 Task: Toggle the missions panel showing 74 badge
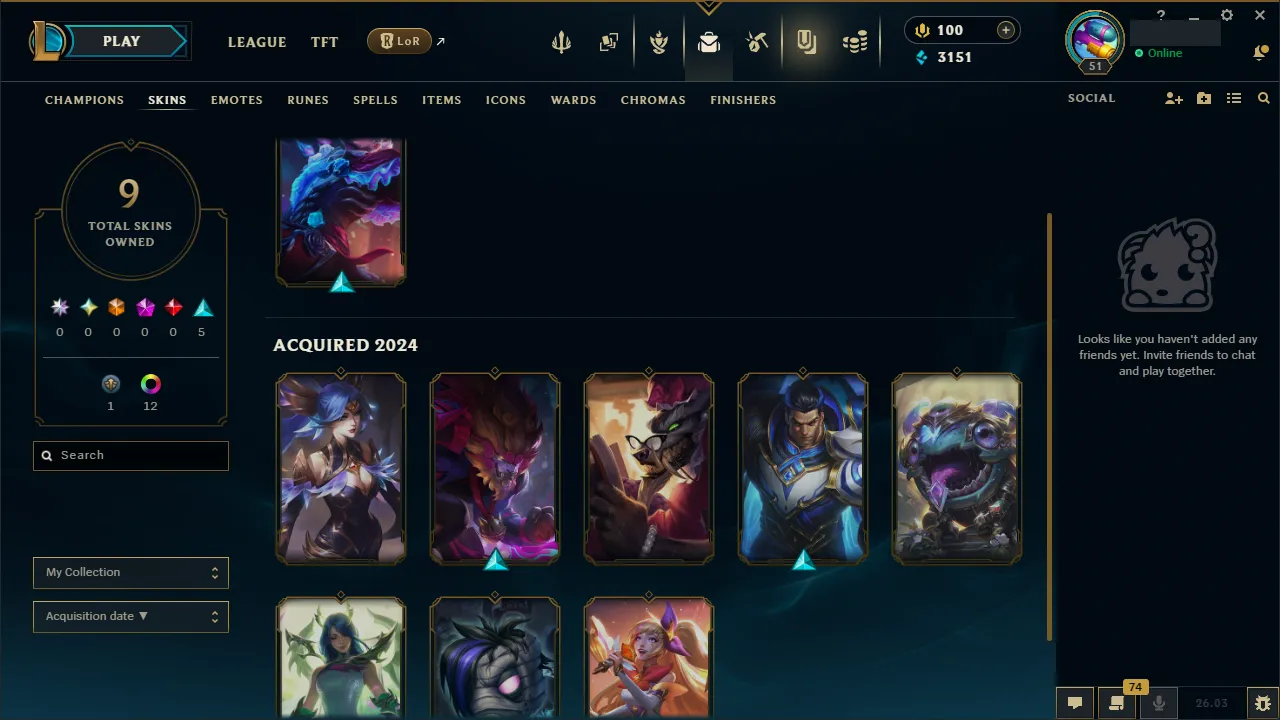tap(1117, 702)
